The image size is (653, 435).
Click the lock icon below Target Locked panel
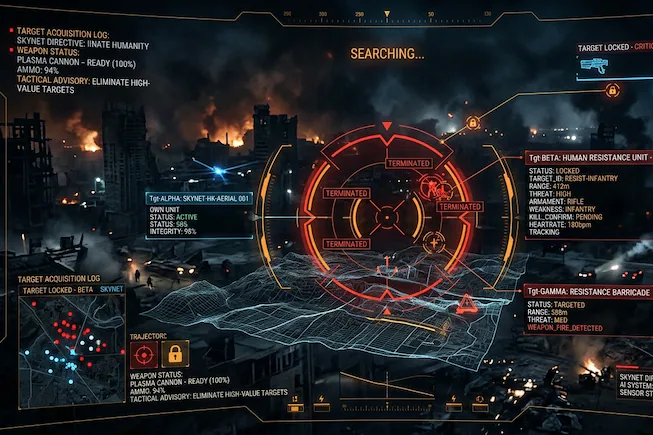coord(609,90)
